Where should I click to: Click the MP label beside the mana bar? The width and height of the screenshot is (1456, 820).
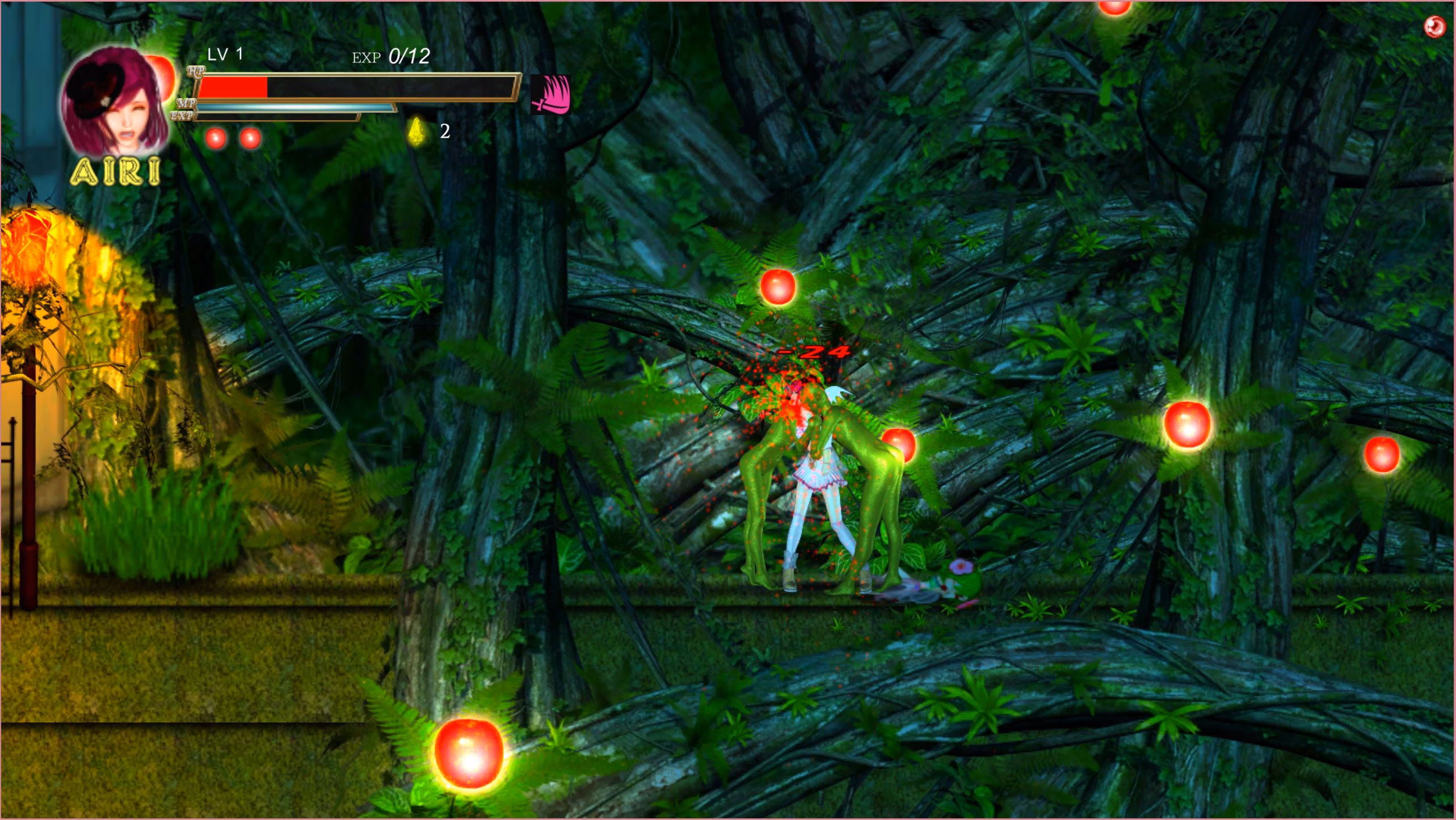pos(187,104)
